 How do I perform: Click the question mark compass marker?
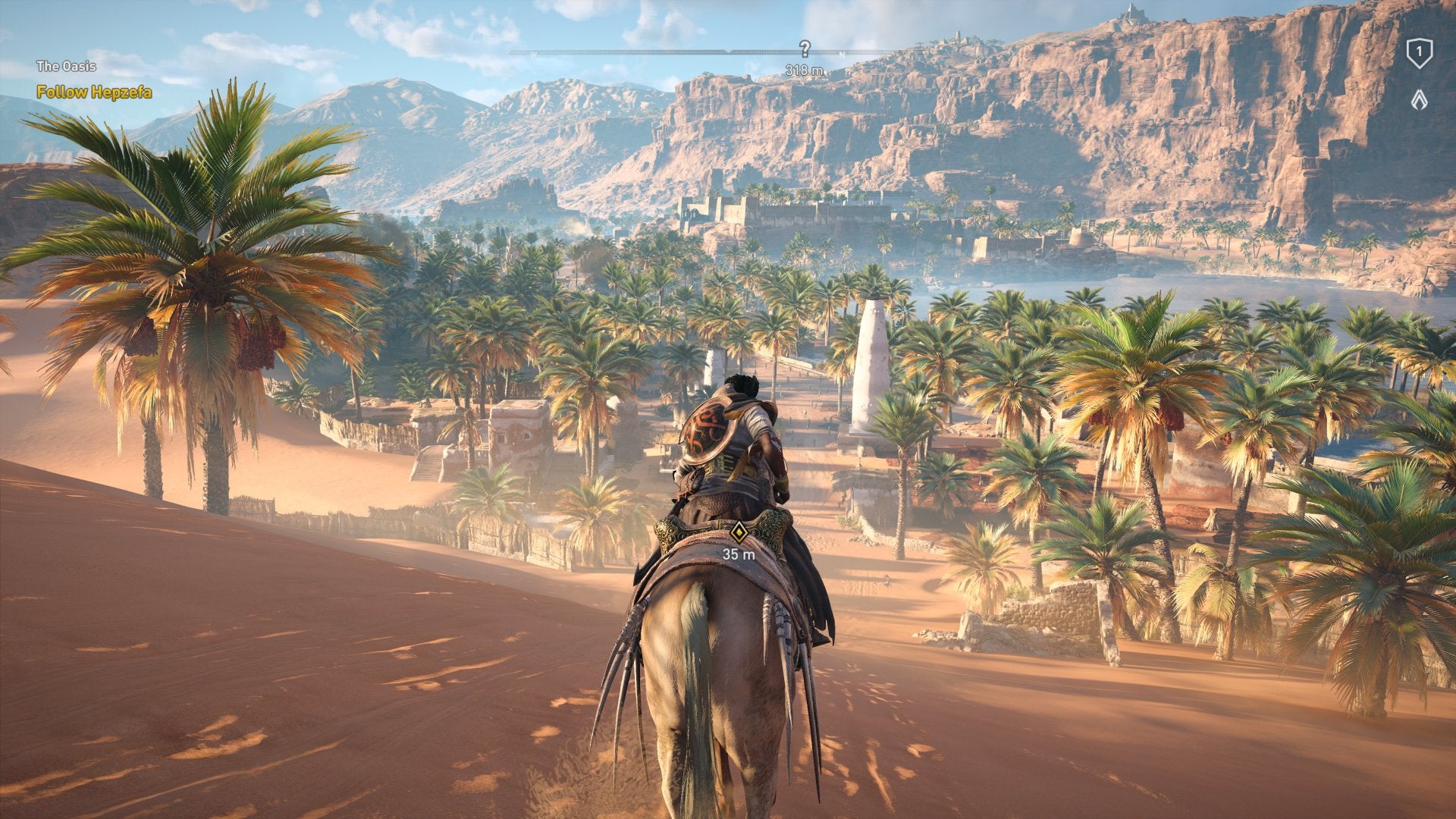(805, 49)
